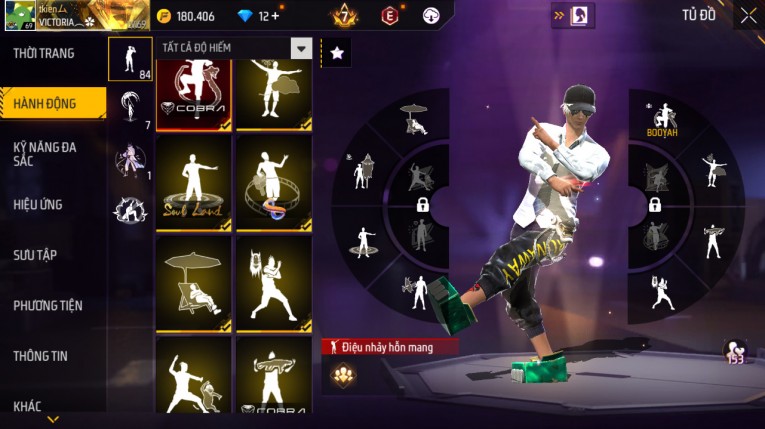This screenshot has width=765, height=429.
Task: Open the Thời Trang category
Action: tap(45, 53)
